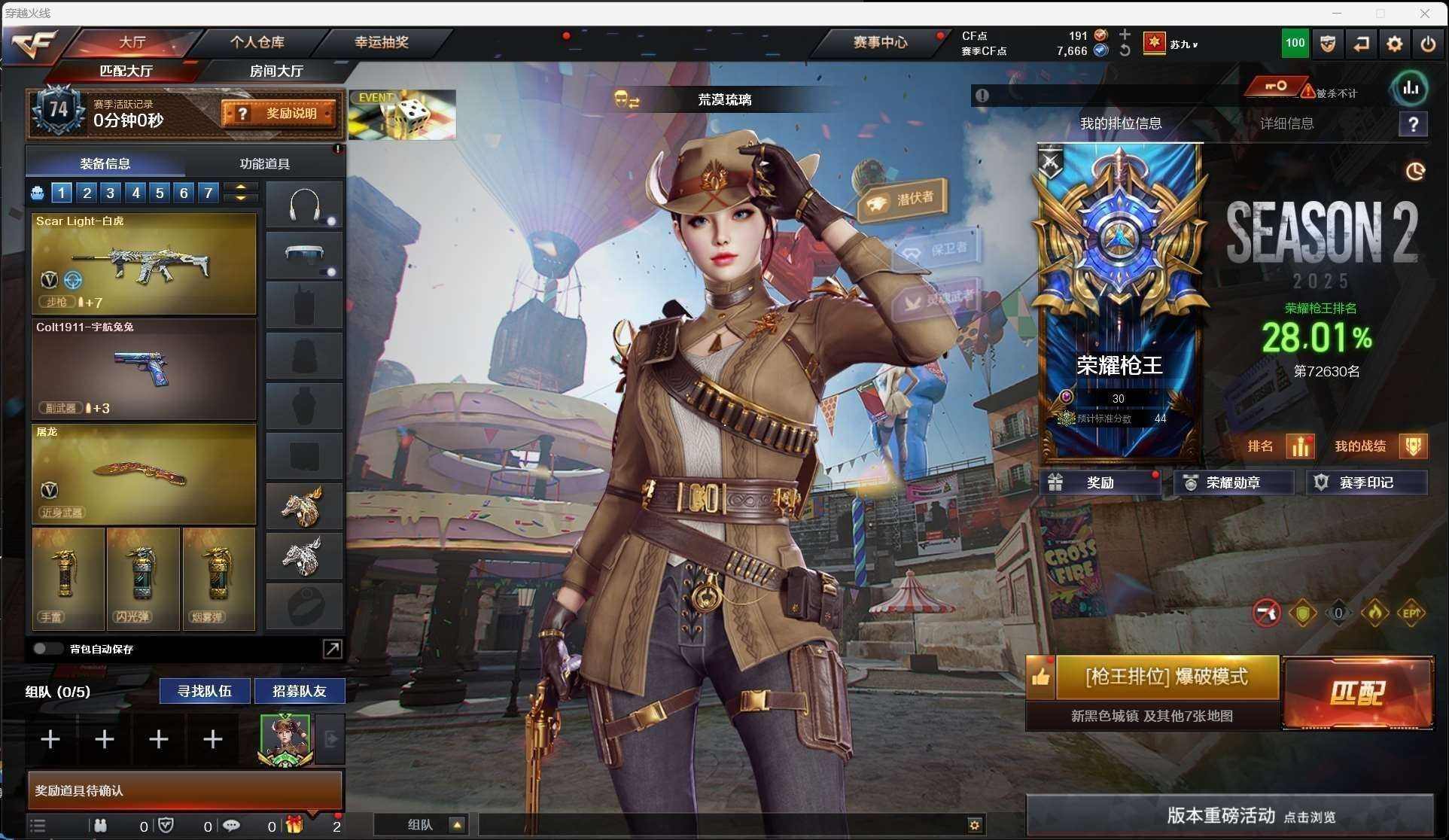The width and height of the screenshot is (1449, 840).
Task: Select the Colt1911-宇航兔兔 pistol slot
Action: [x=144, y=369]
